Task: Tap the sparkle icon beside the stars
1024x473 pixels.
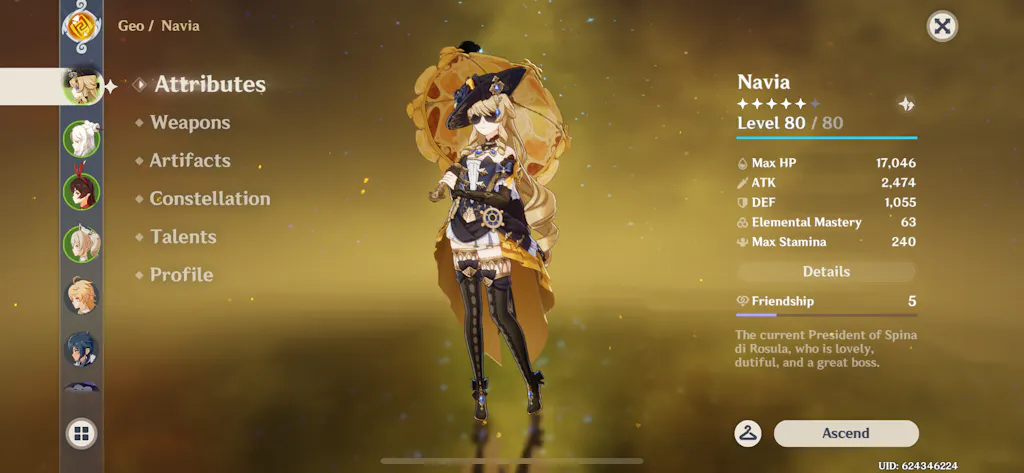Action: [x=905, y=104]
